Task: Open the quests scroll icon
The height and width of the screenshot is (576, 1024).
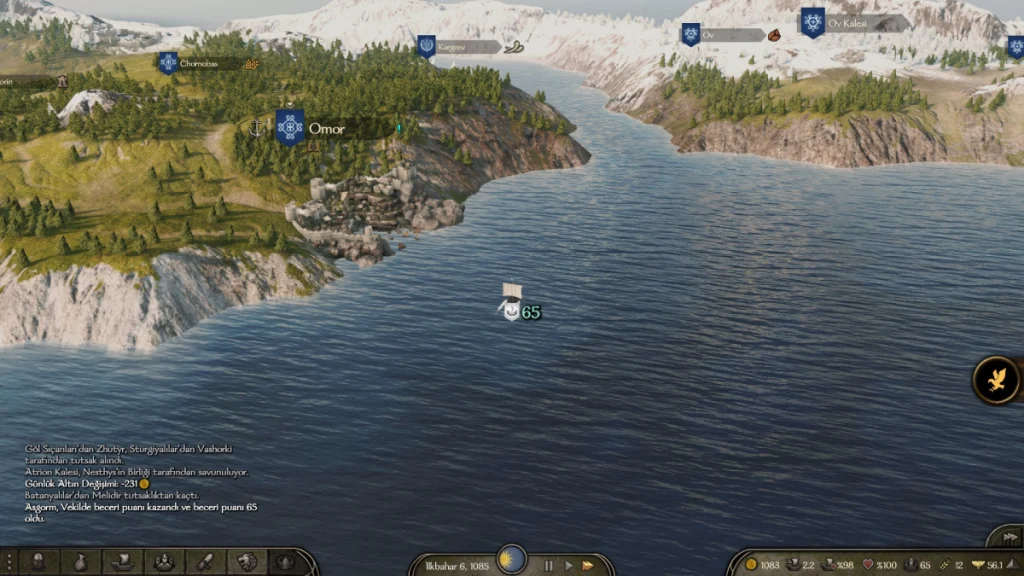Action: click(x=204, y=562)
